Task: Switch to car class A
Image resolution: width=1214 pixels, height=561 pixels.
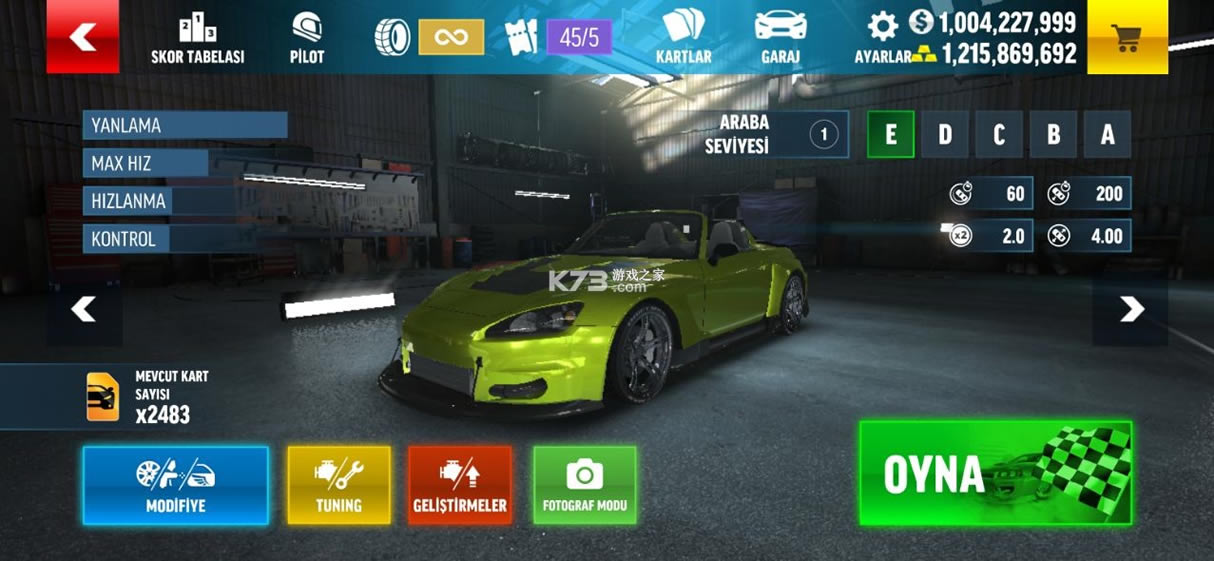Action: (1106, 135)
